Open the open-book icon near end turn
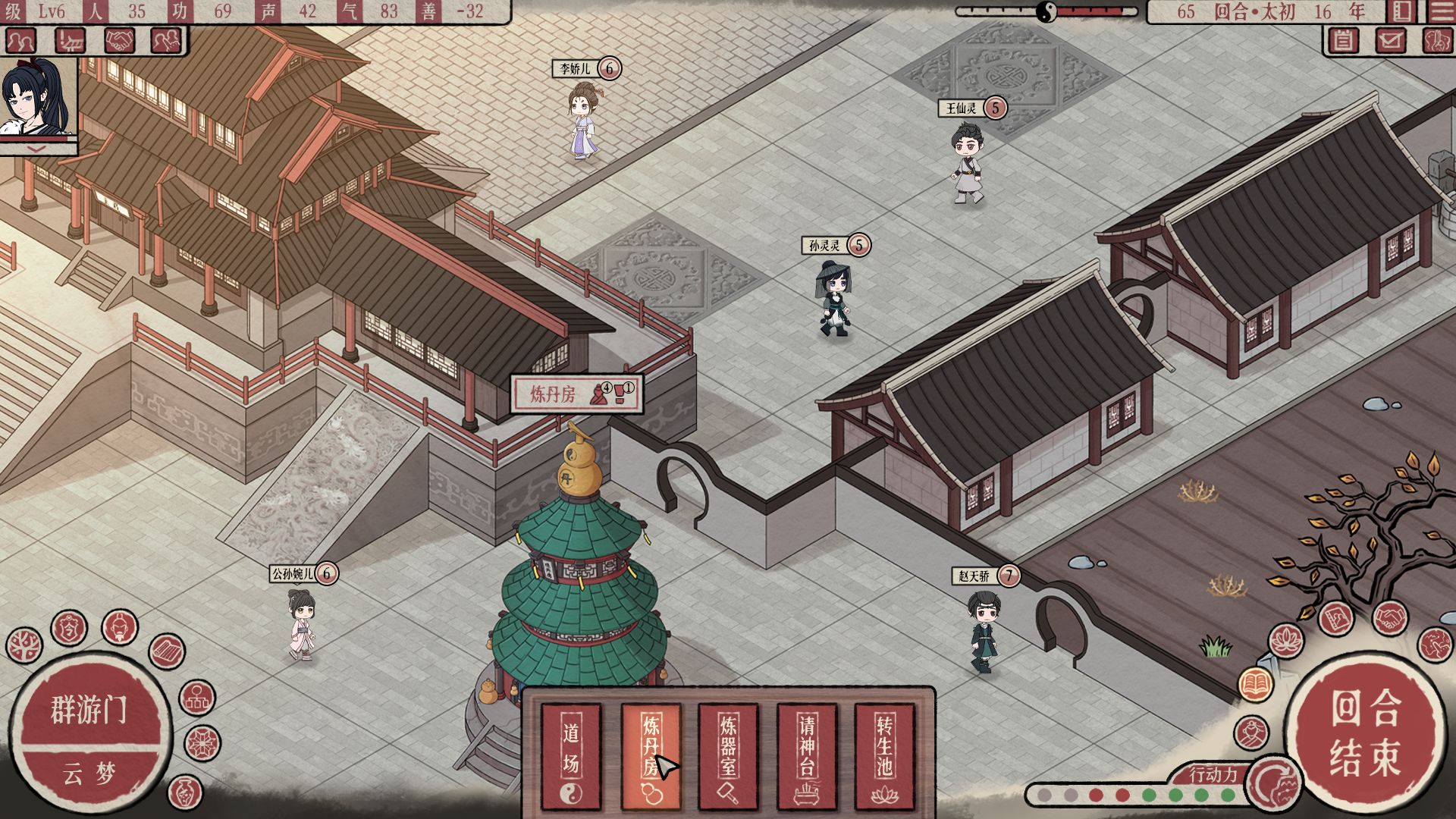The height and width of the screenshot is (819, 1456). pos(1256,683)
